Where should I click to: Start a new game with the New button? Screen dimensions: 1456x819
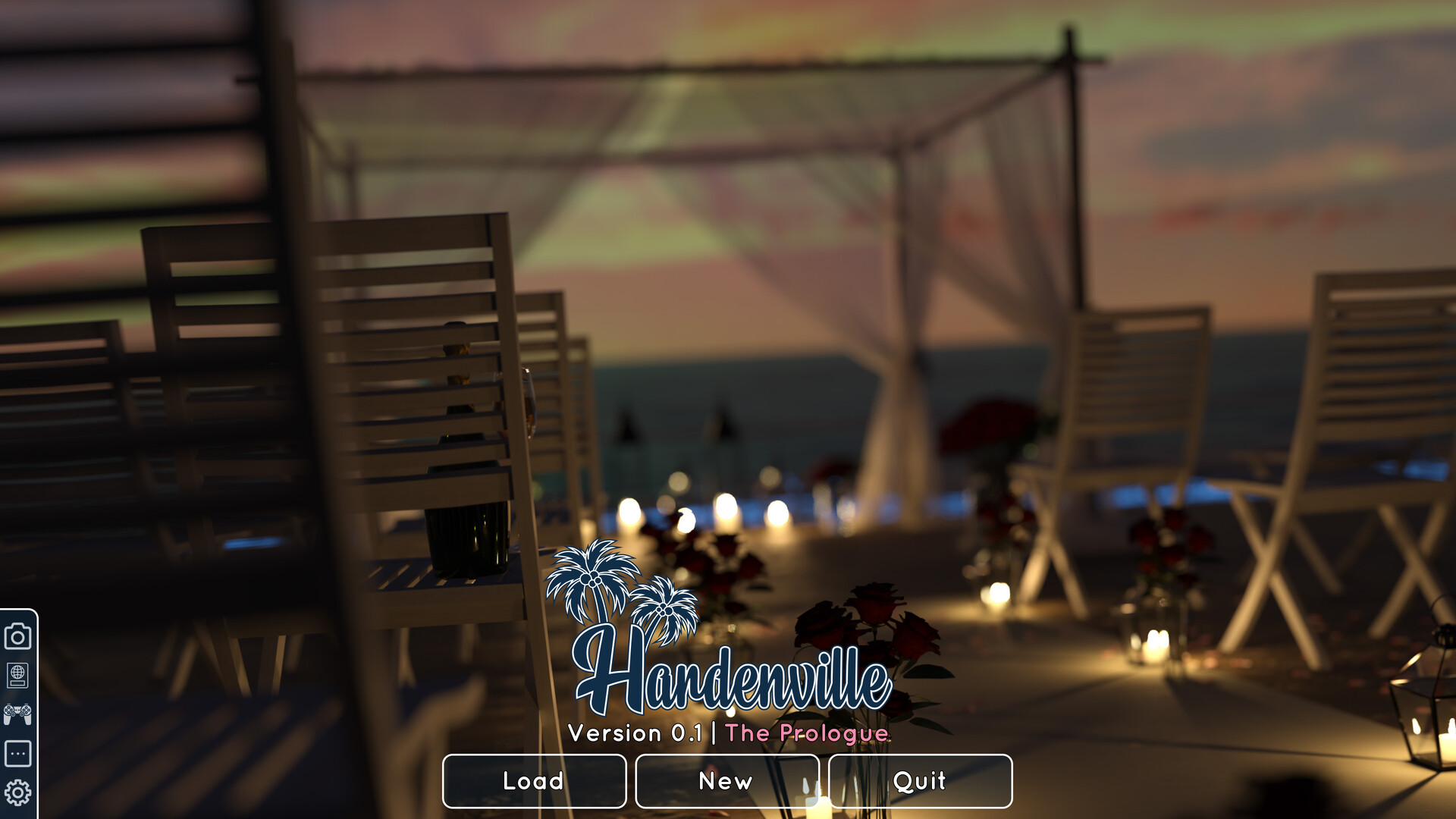[x=726, y=781]
